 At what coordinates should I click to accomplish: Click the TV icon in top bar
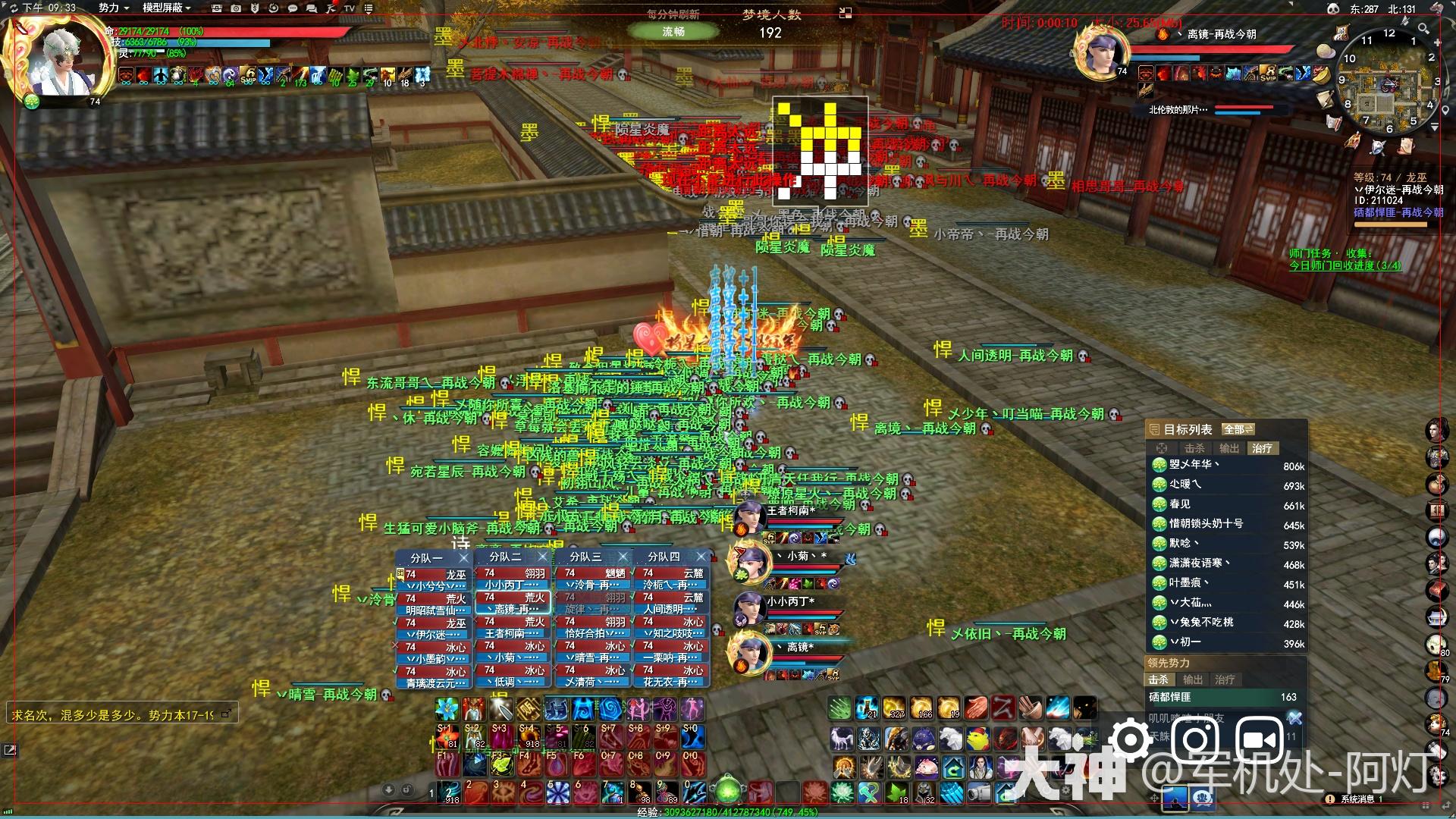(350, 8)
